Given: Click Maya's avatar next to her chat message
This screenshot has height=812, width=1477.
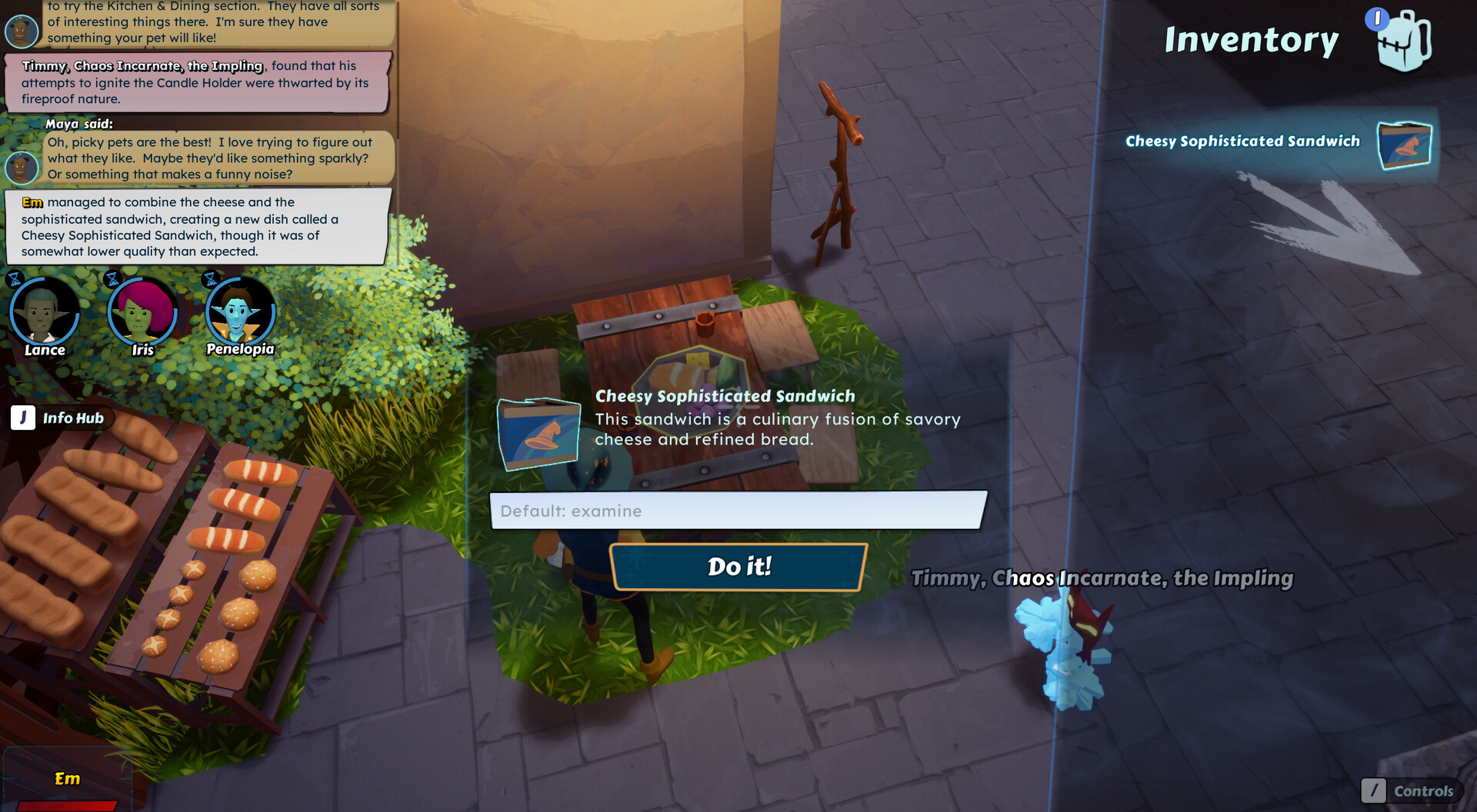Looking at the screenshot, I should click(x=22, y=168).
